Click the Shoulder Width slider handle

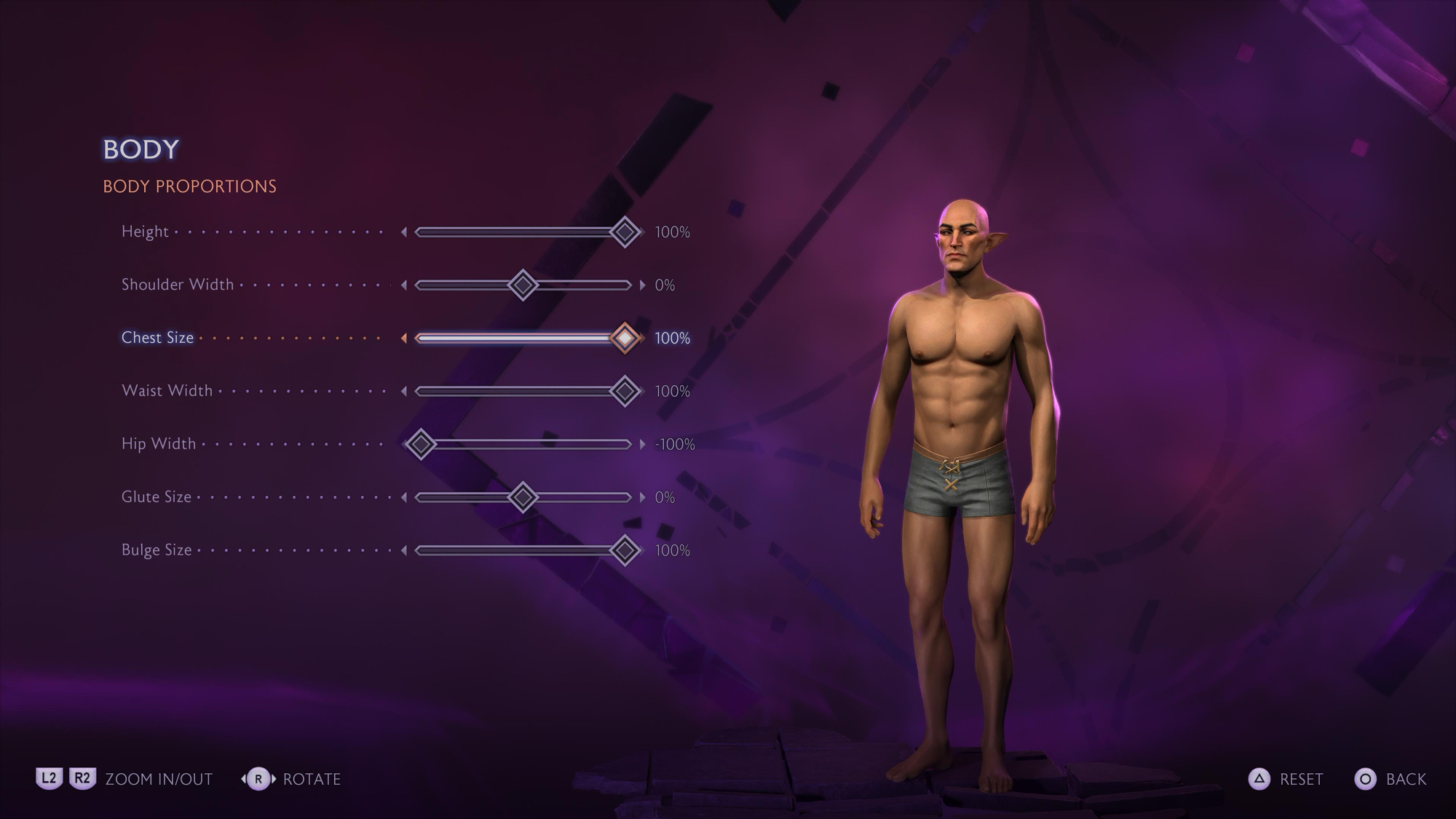(x=523, y=285)
